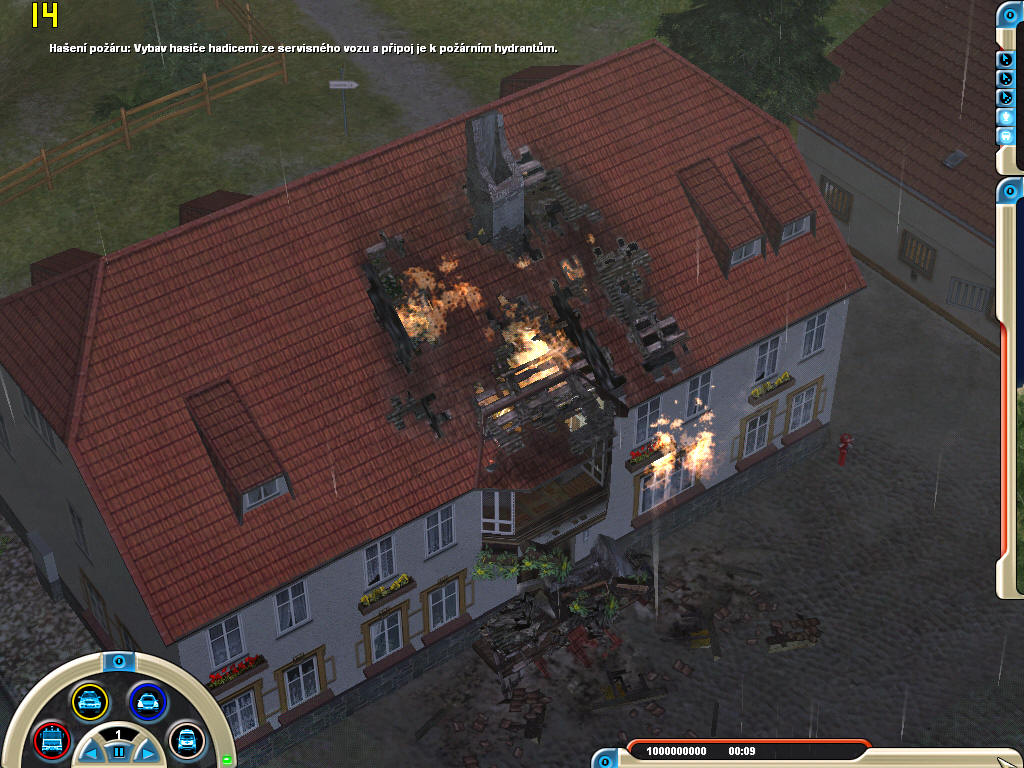This screenshot has height=768, width=1024.
Task: Open the yellow-ringed vehicle category
Action: coord(89,702)
